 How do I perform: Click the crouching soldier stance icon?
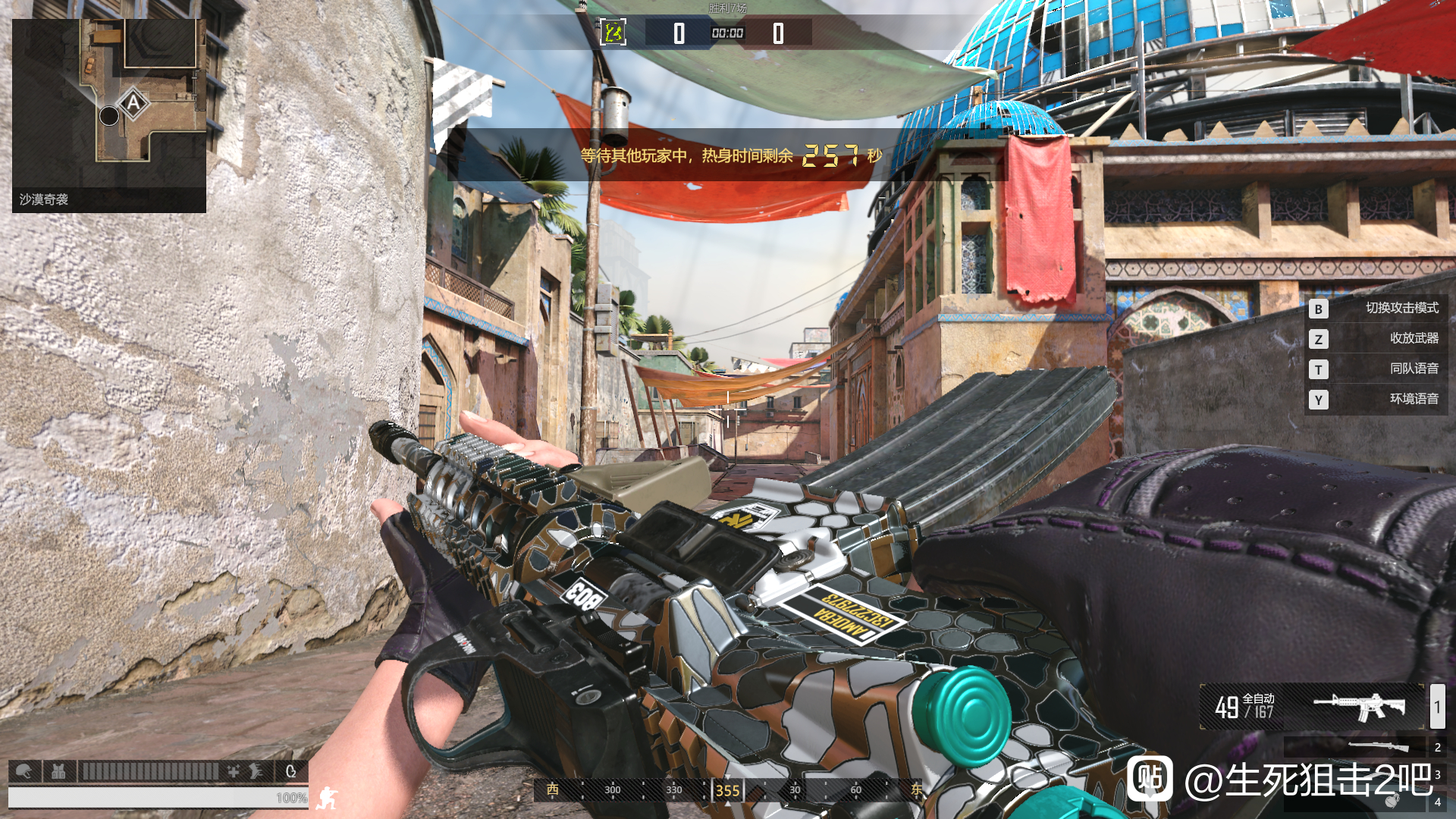328,798
